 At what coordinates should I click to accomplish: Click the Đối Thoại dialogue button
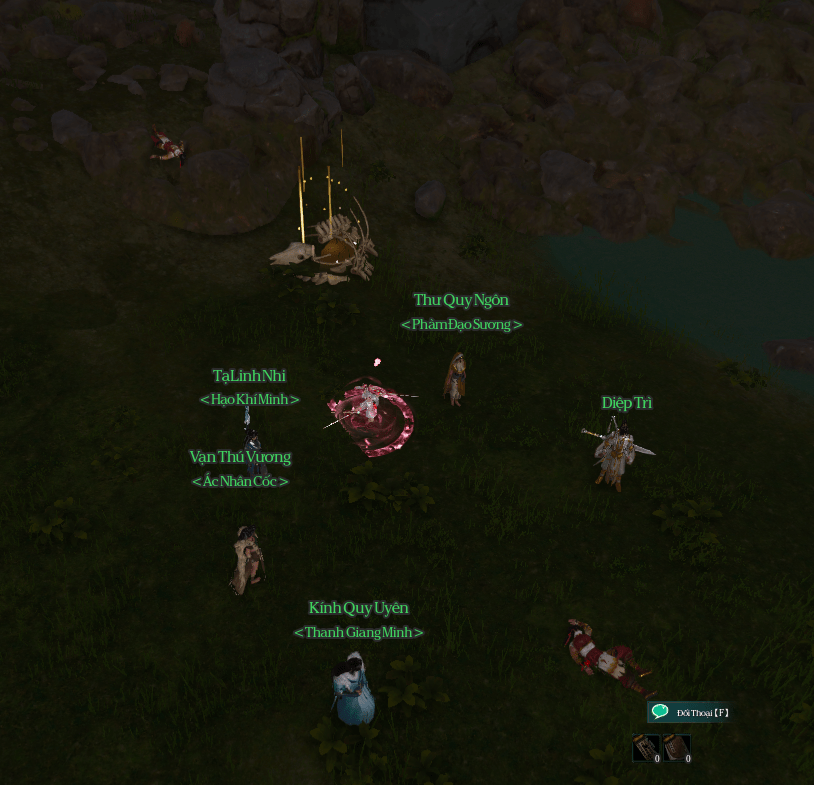point(690,712)
